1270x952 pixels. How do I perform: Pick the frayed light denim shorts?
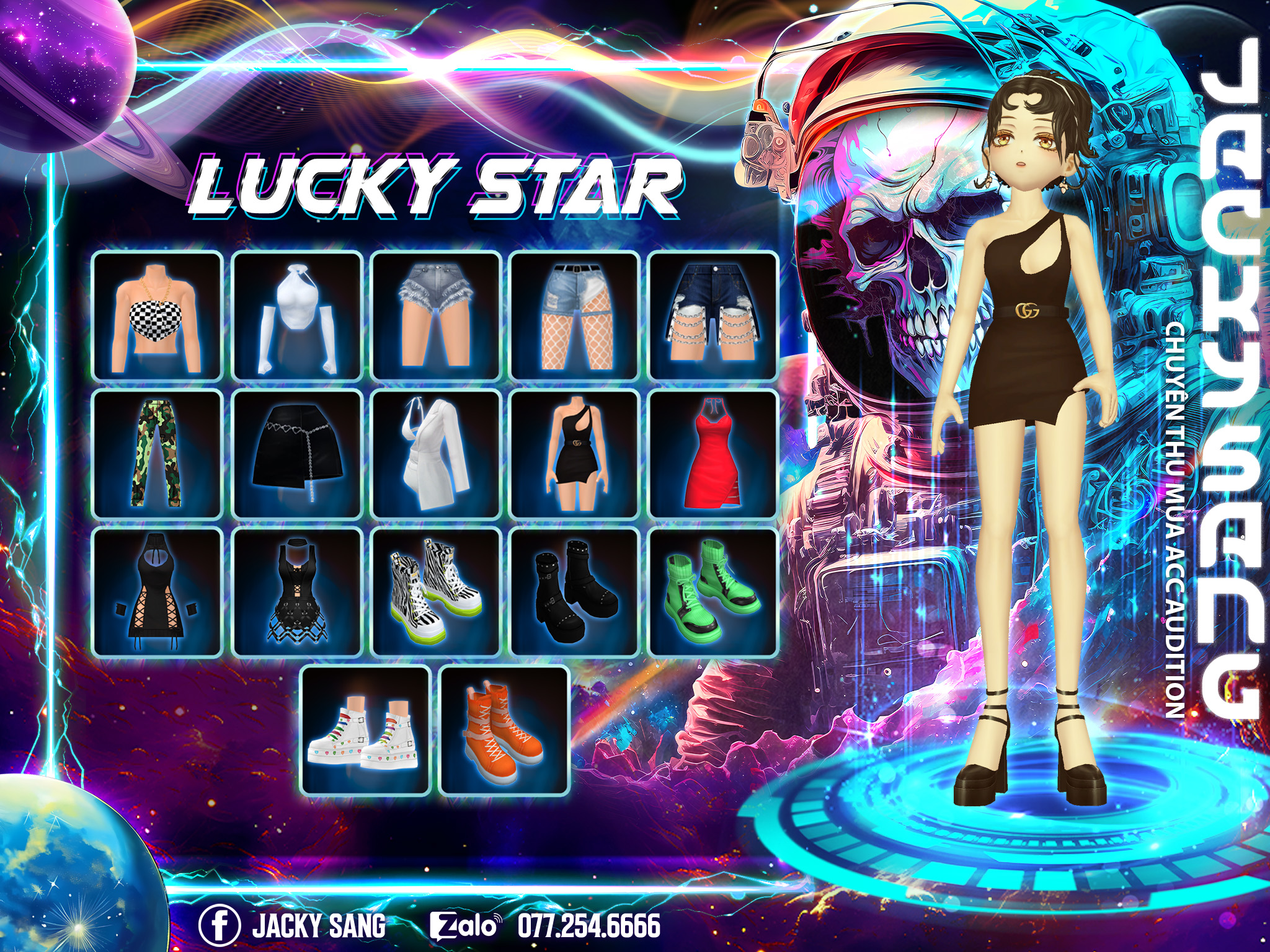pyautogui.click(x=436, y=315)
